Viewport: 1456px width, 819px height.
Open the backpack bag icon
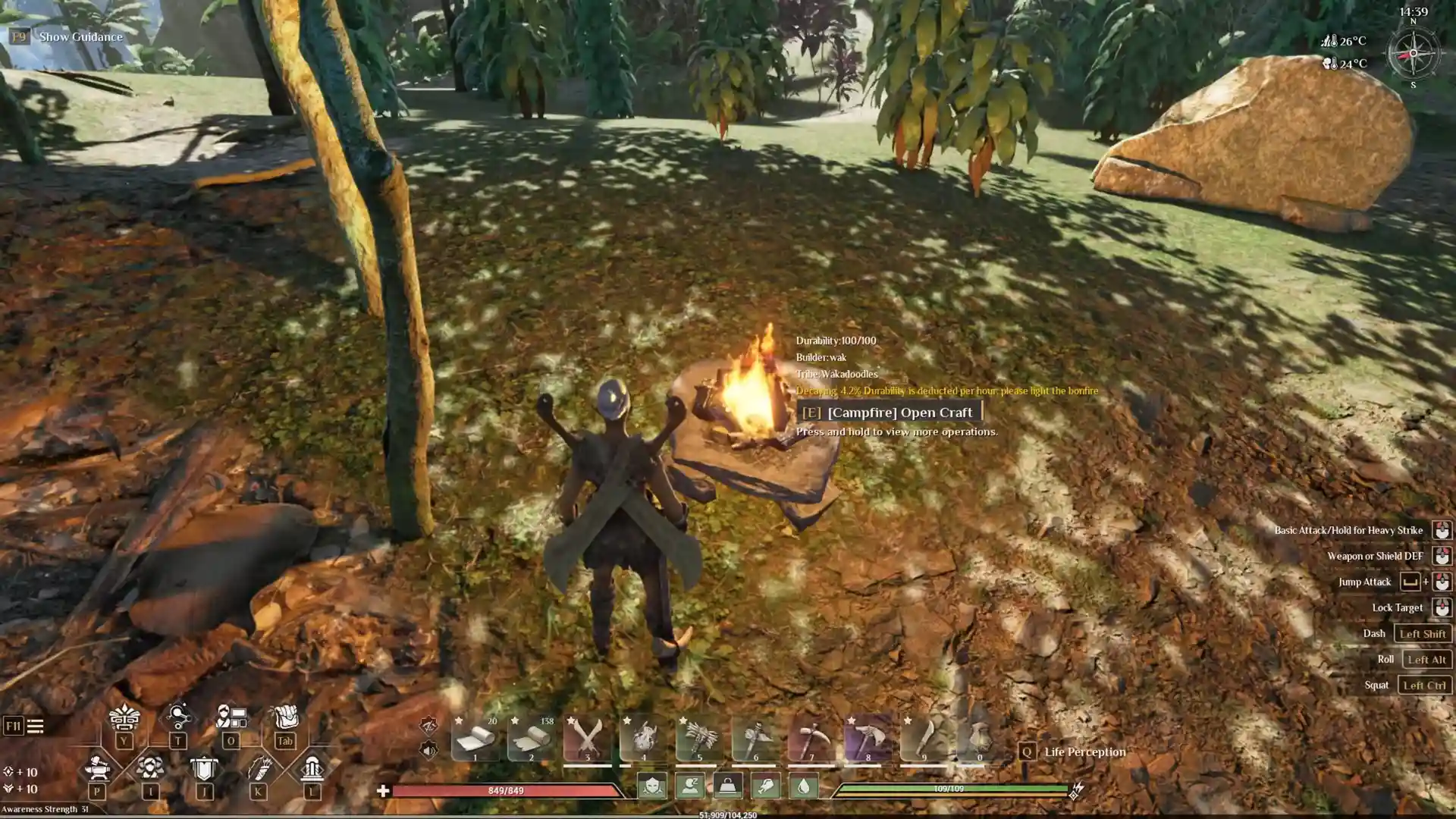pos(285,717)
